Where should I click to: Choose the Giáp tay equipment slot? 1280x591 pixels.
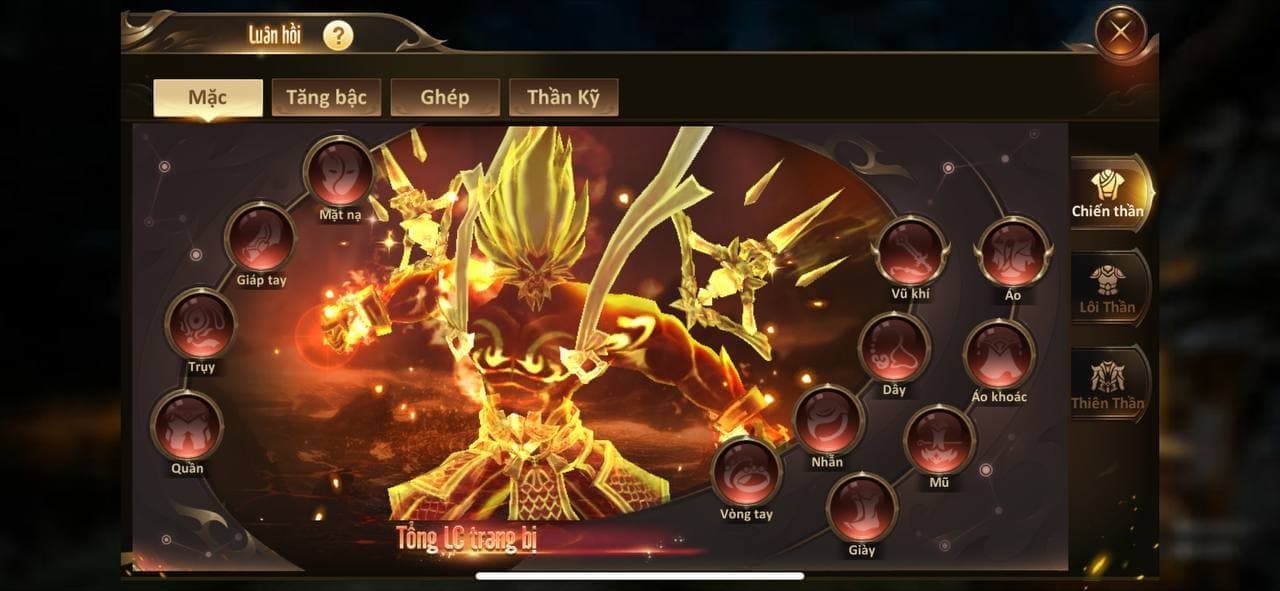(x=261, y=238)
